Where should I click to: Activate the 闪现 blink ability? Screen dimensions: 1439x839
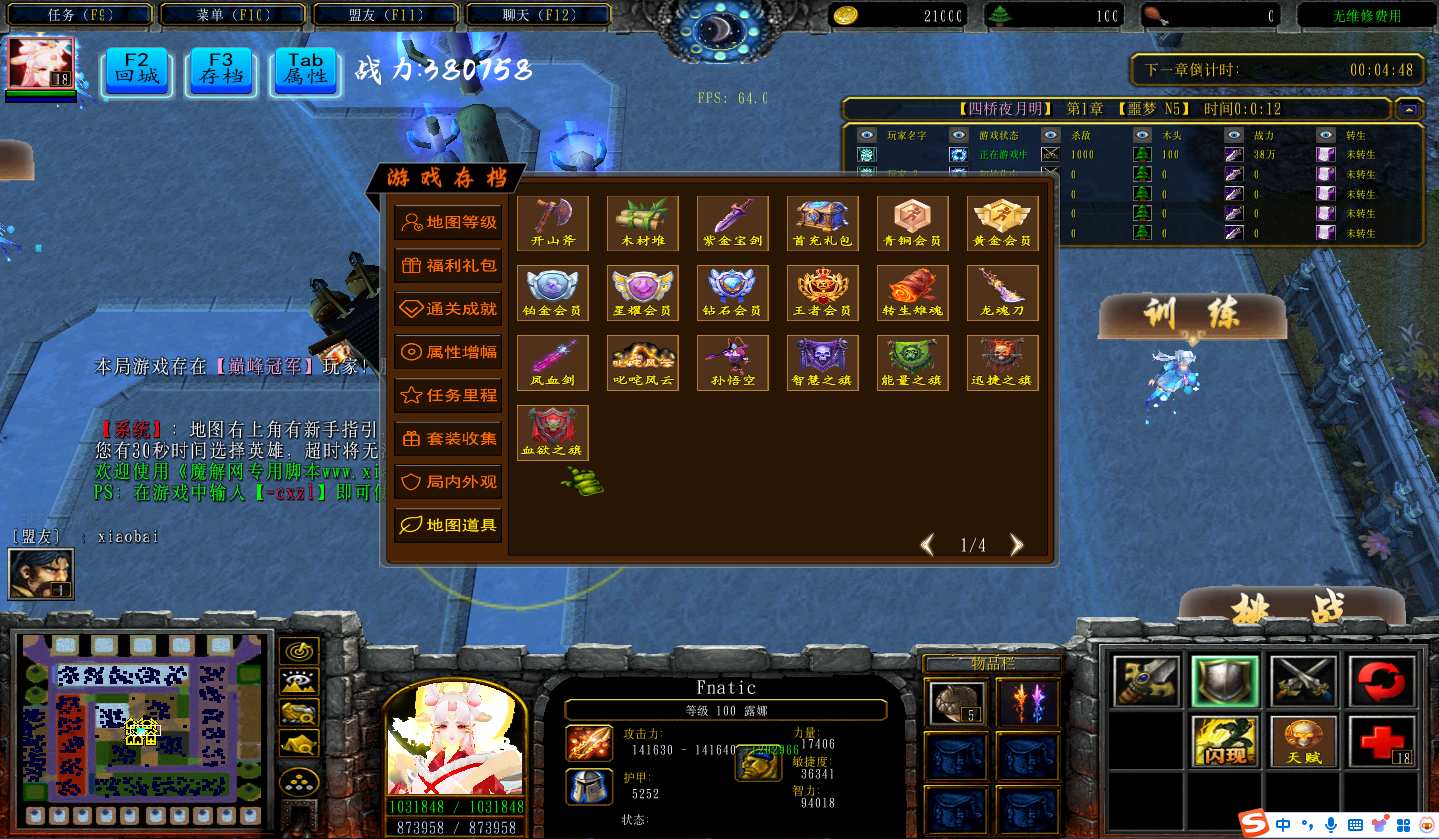point(1224,742)
